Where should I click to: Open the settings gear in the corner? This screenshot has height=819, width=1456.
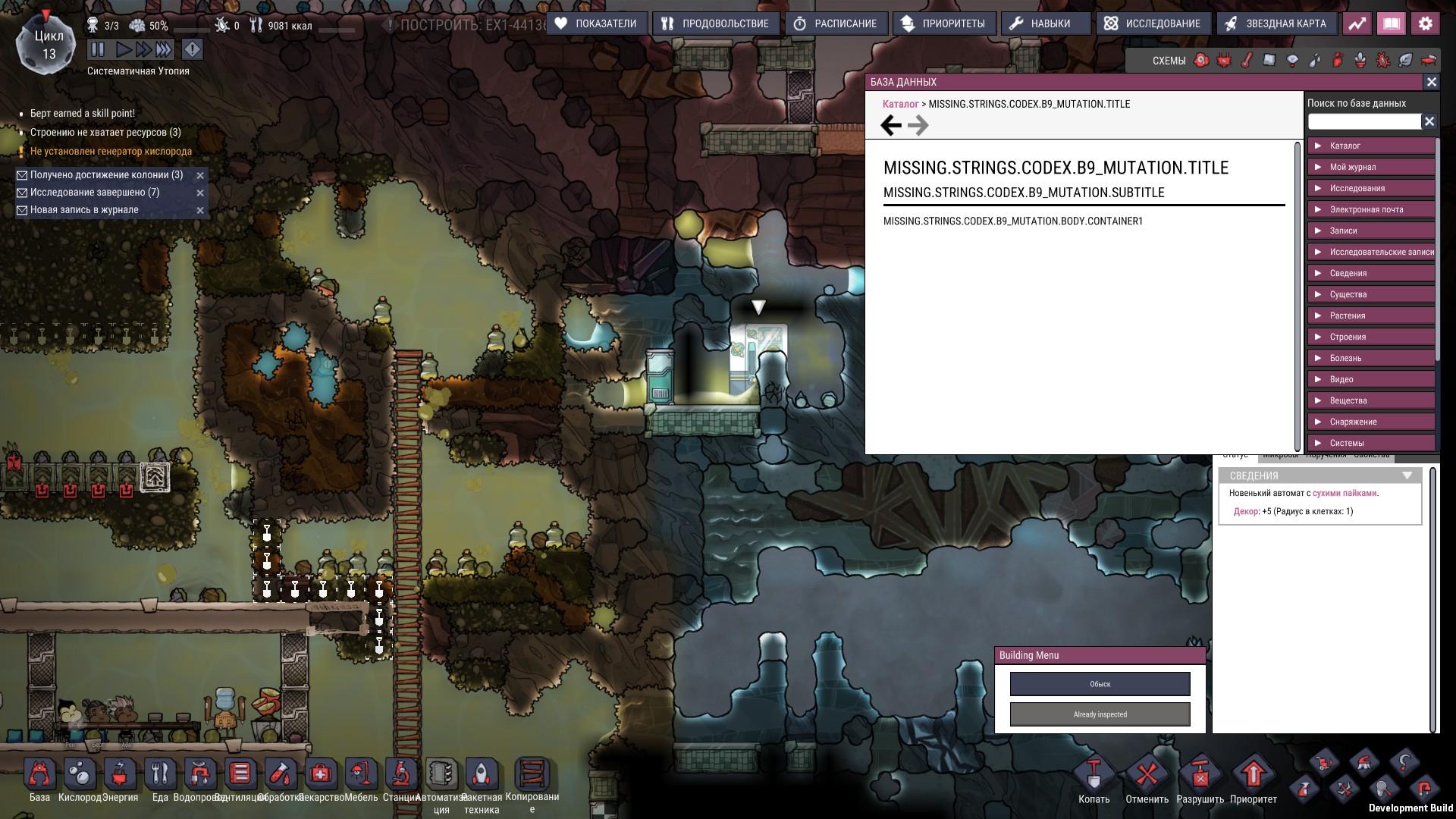pos(1427,23)
